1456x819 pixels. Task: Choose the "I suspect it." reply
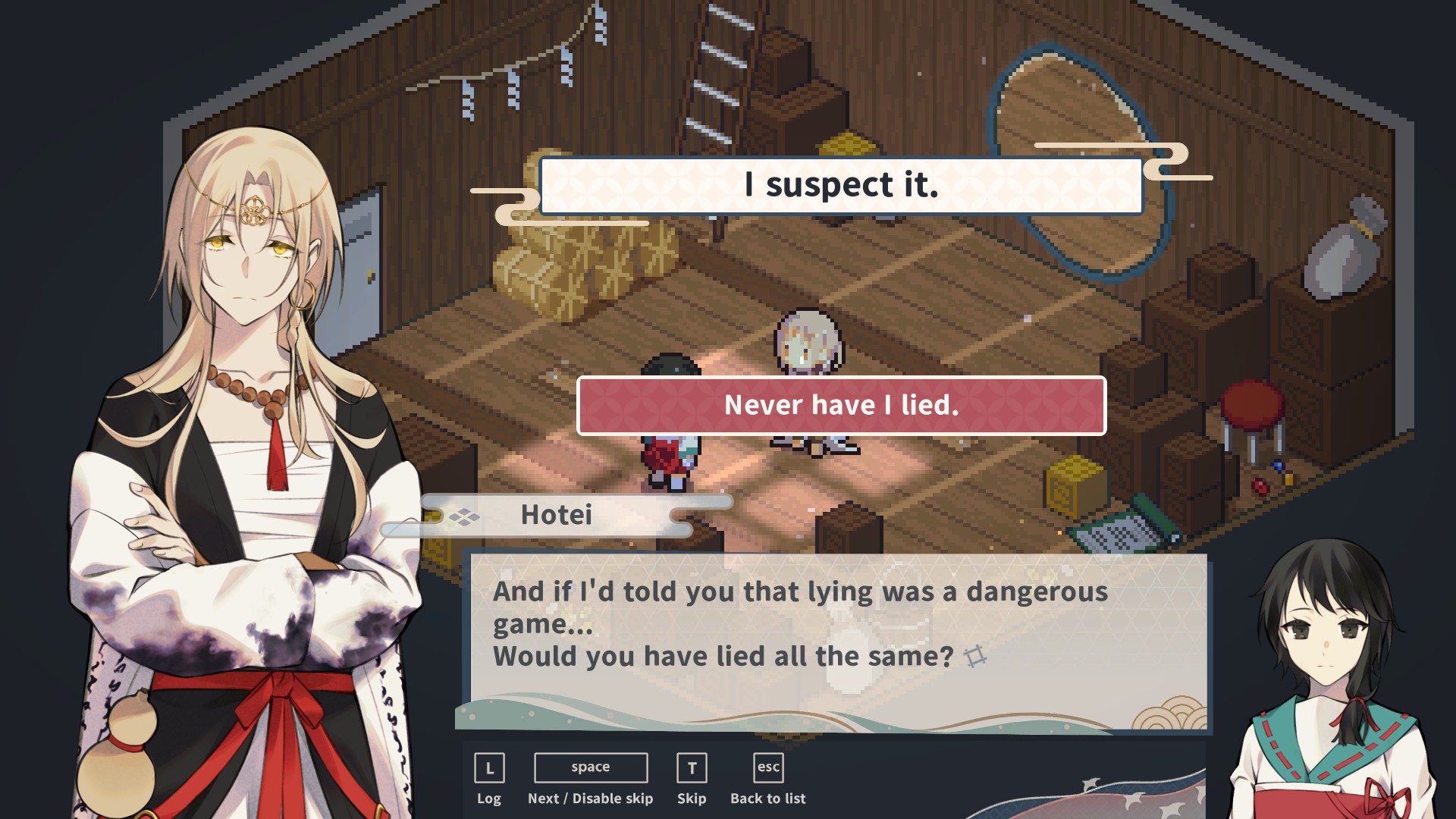click(840, 186)
